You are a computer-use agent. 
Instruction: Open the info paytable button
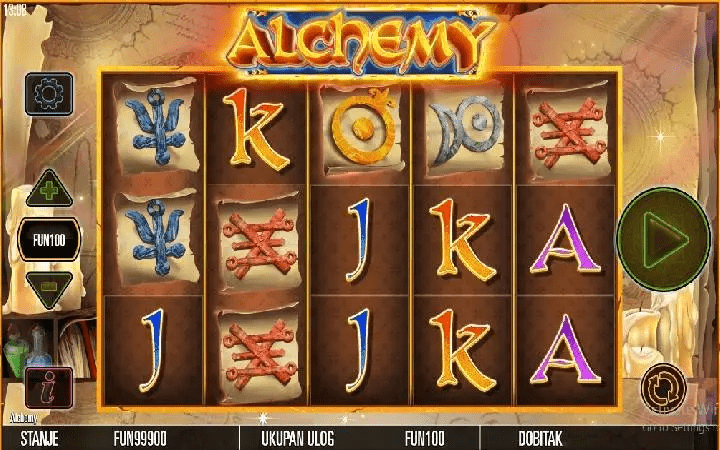45,388
